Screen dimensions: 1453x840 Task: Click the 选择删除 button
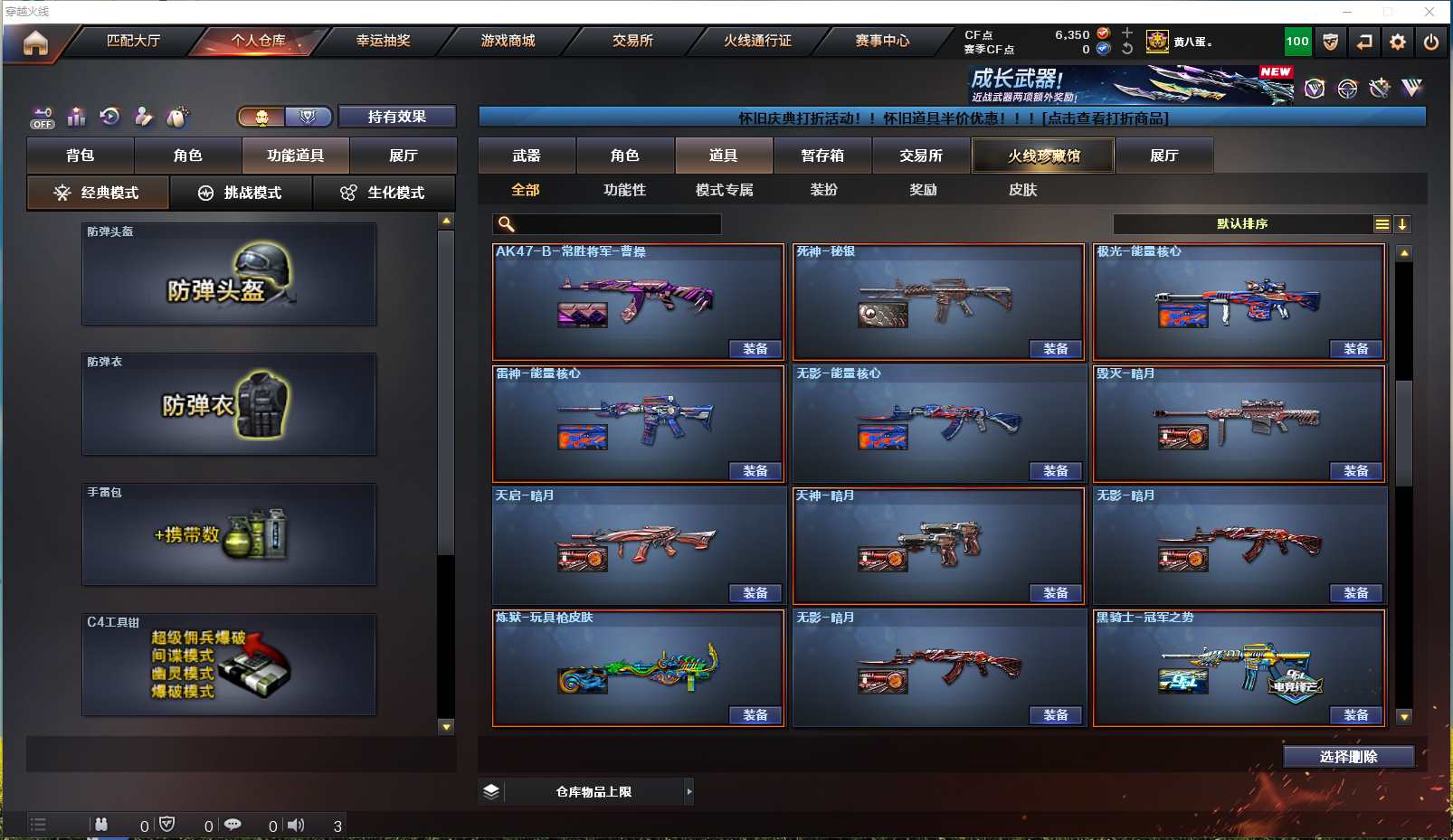tap(1348, 757)
